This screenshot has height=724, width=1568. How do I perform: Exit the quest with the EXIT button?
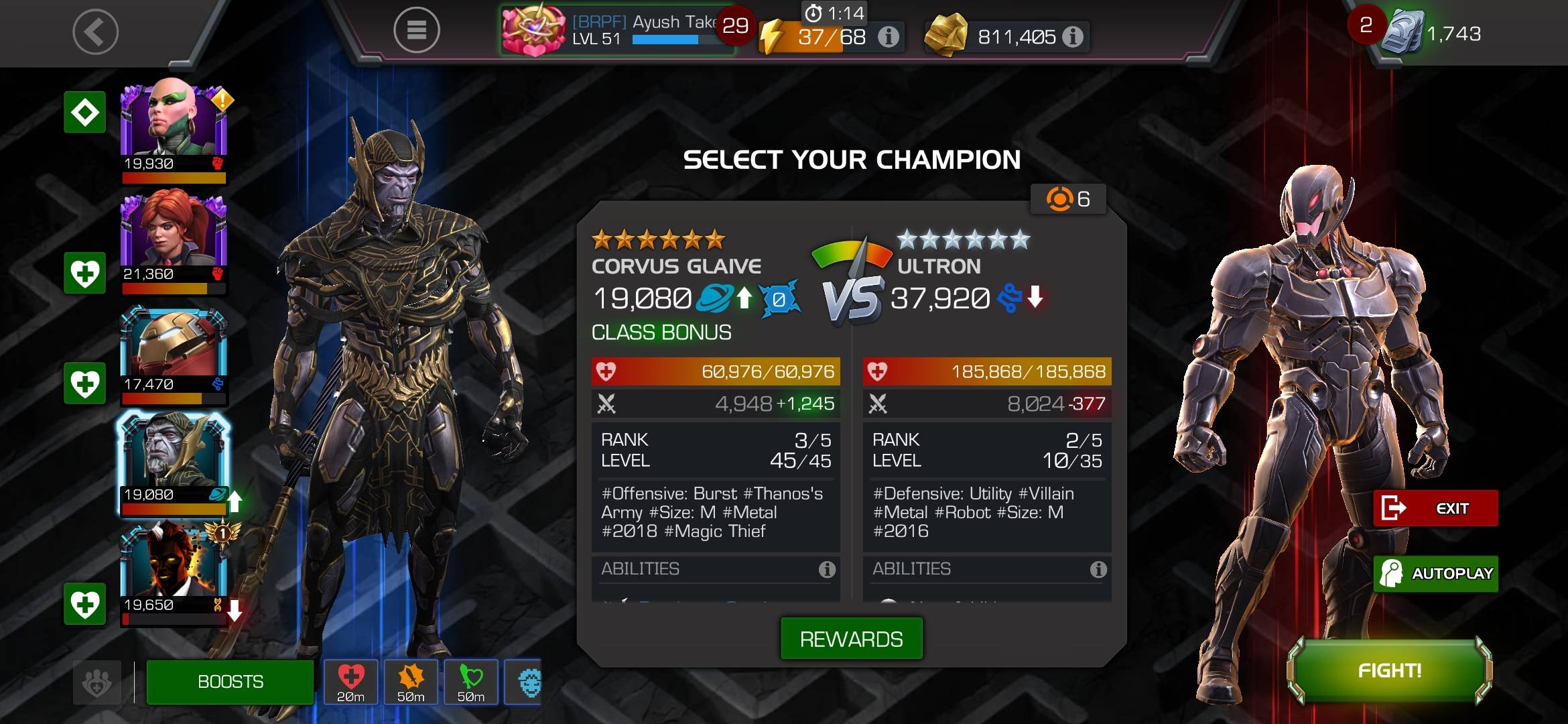pyautogui.click(x=1435, y=508)
